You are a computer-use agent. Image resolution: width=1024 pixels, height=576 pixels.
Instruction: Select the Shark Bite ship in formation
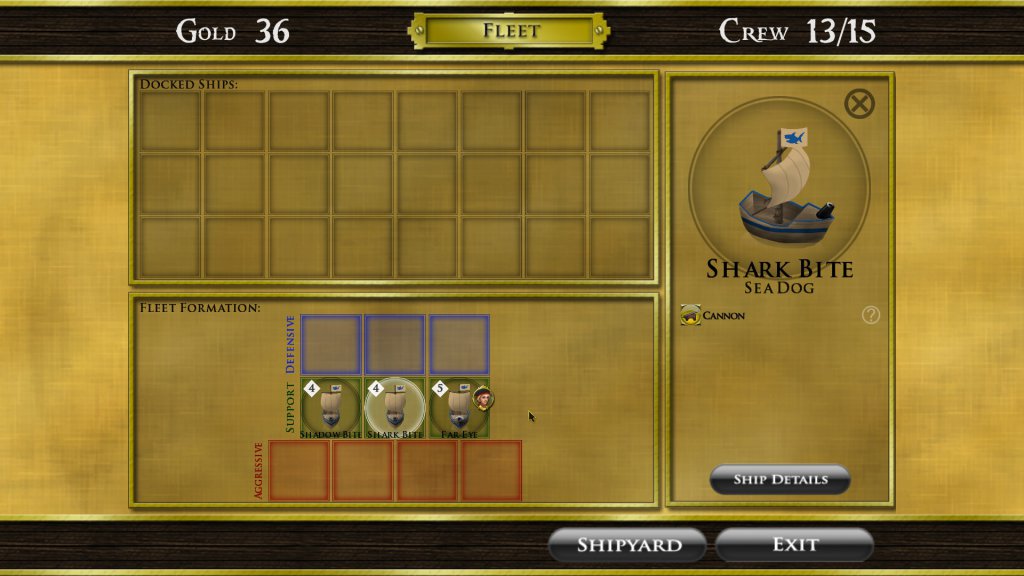[x=395, y=408]
